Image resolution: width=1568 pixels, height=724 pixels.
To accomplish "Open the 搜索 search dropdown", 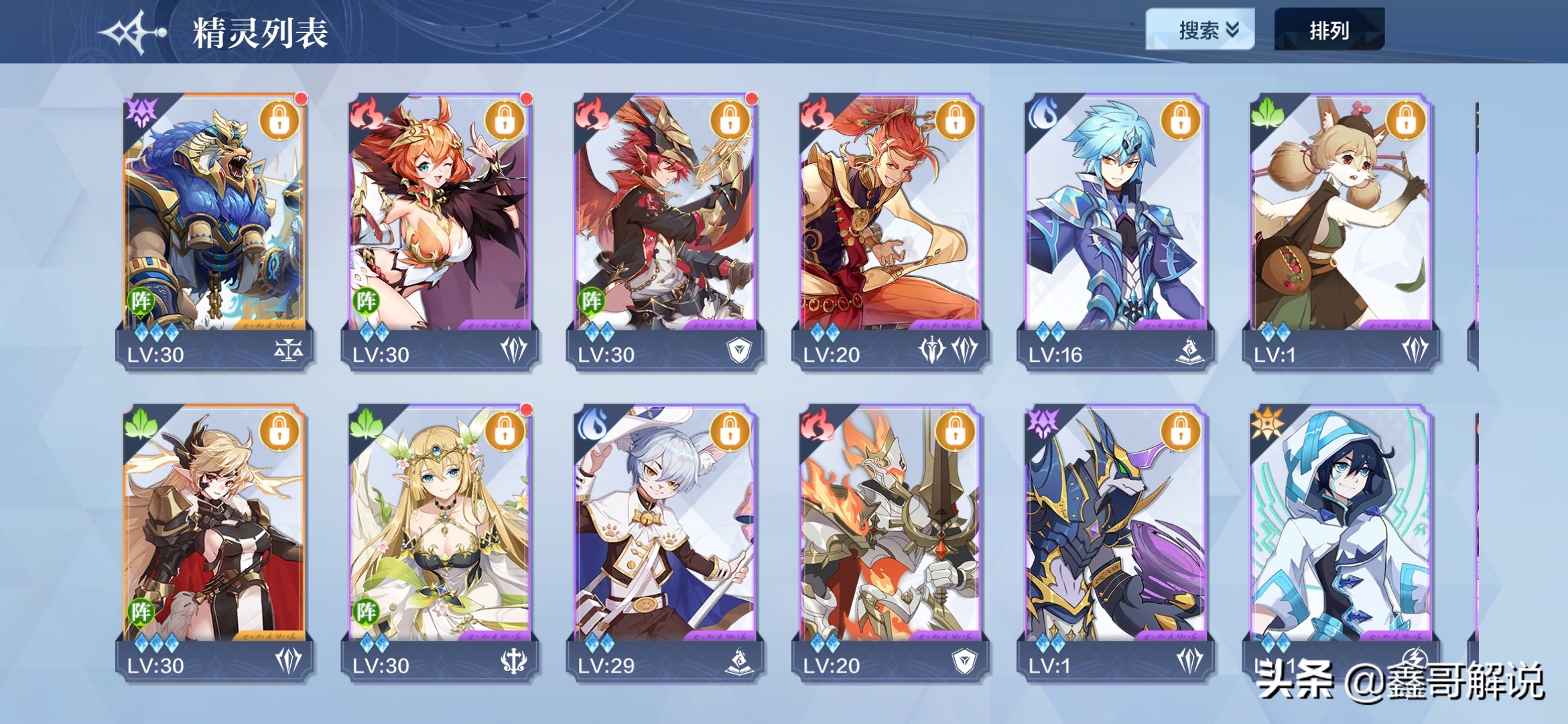I will pyautogui.click(x=1199, y=29).
